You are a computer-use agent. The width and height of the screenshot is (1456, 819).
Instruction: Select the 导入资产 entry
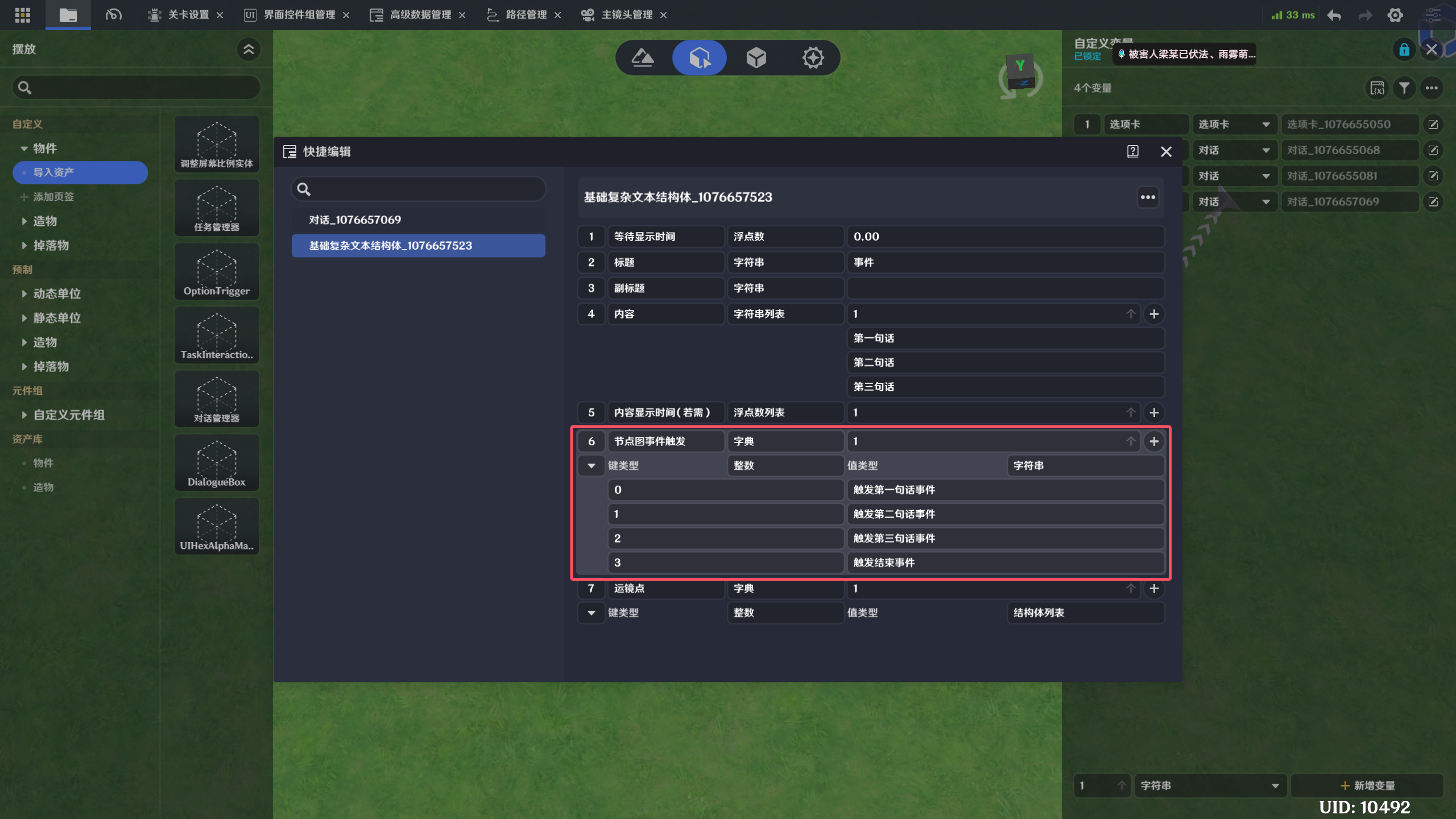point(80,172)
